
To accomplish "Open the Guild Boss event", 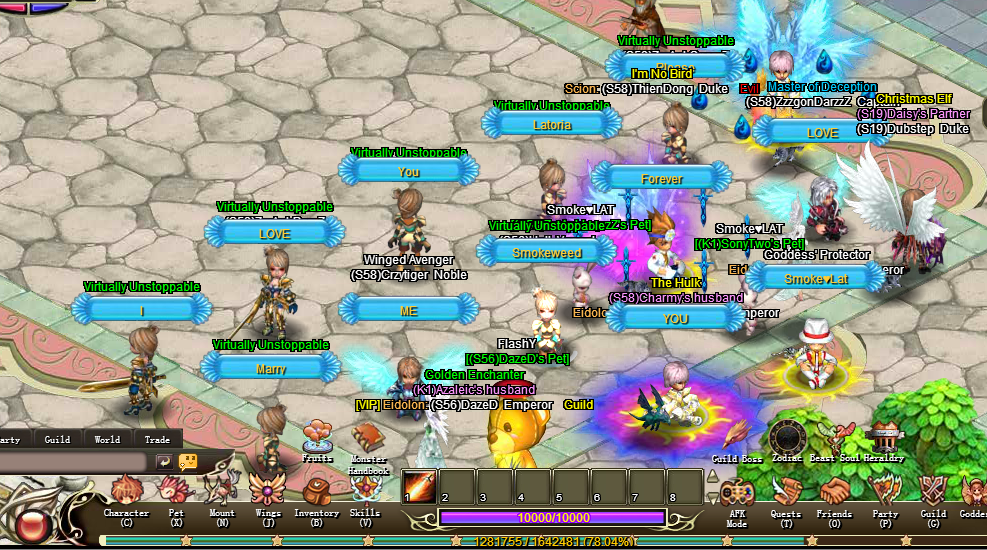I will point(737,438).
